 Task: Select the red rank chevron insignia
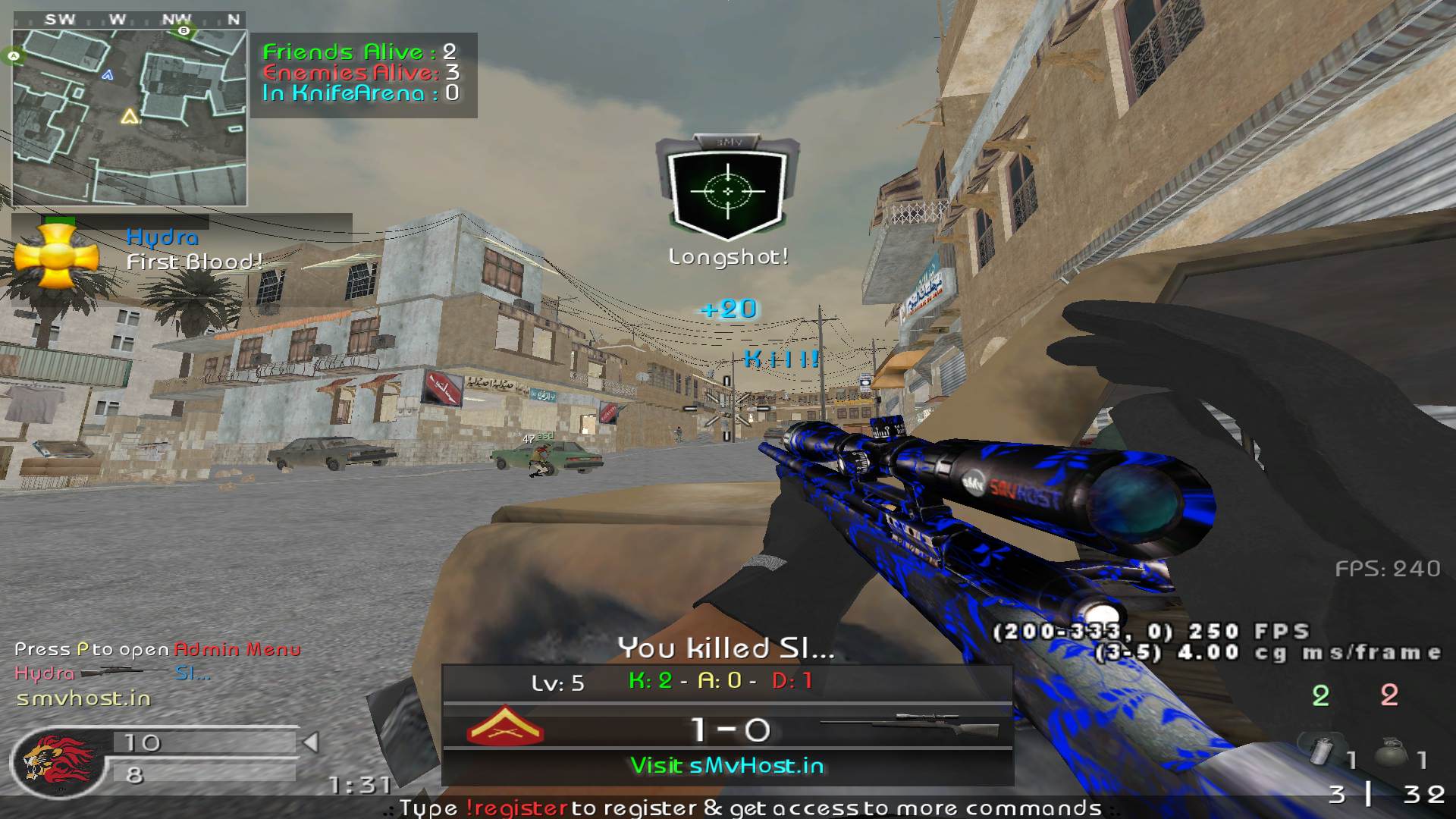pyautogui.click(x=505, y=727)
